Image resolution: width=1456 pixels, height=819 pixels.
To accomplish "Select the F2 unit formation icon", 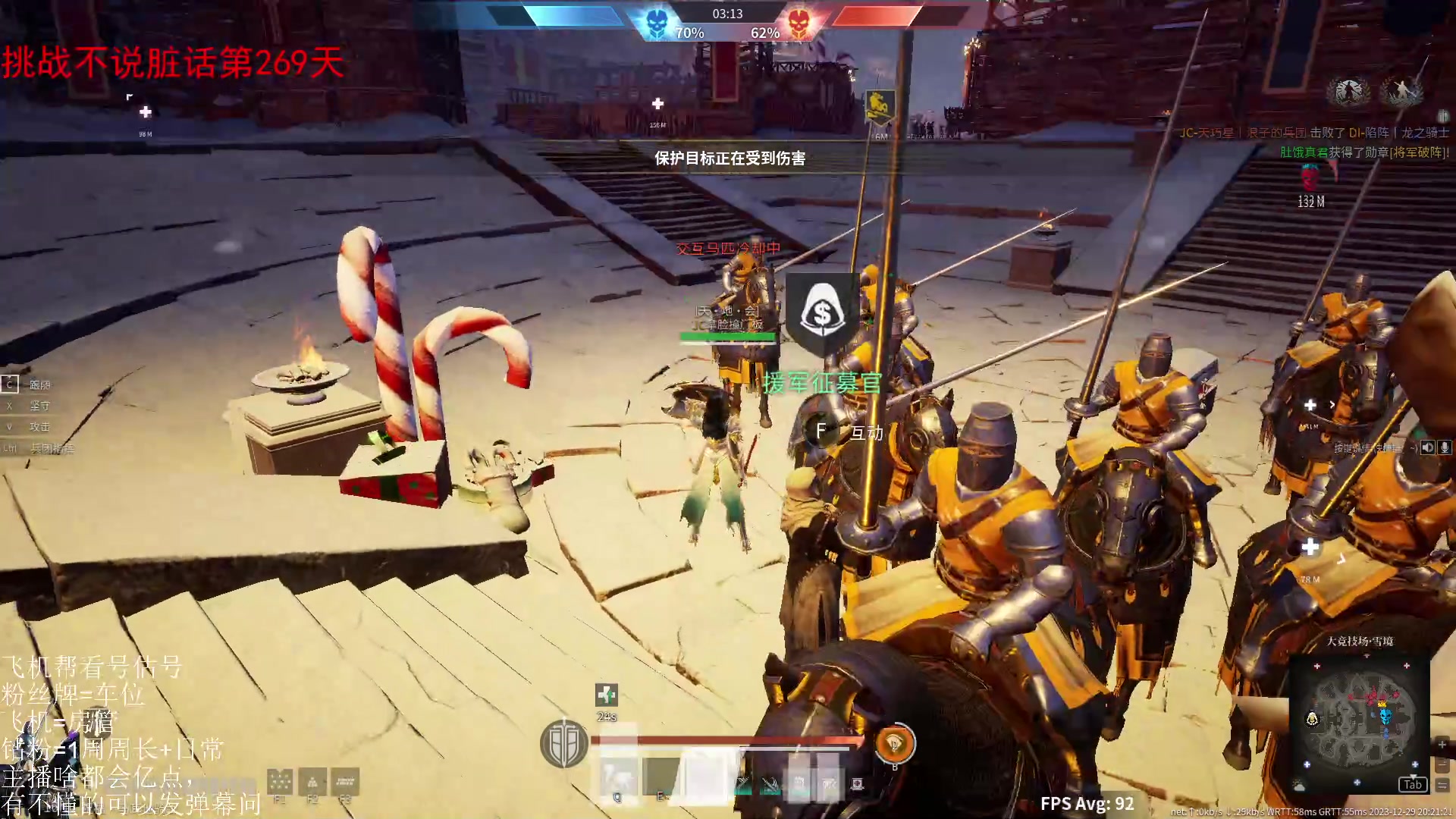I will tap(312, 782).
